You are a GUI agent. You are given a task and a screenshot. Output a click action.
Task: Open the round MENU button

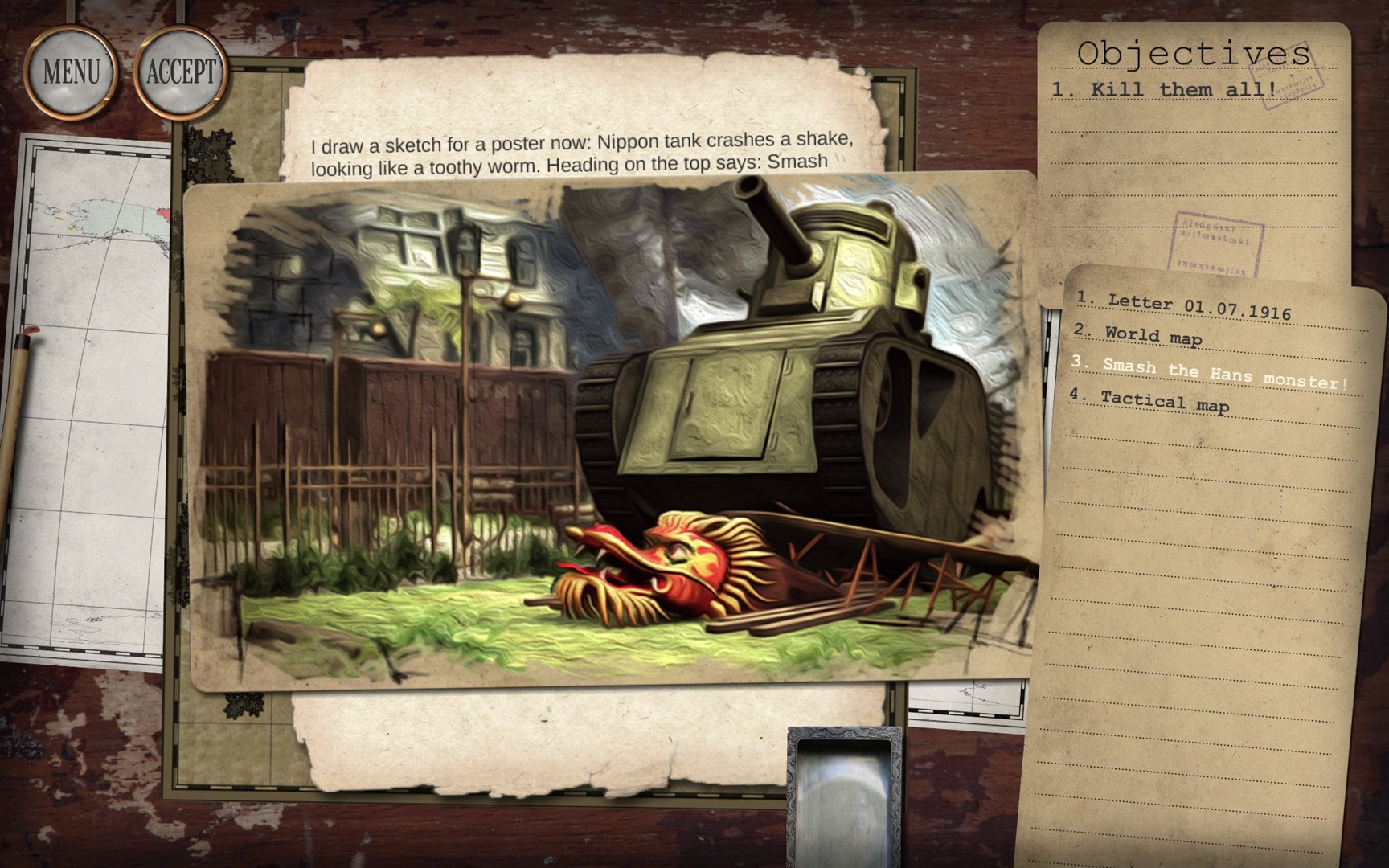click(71, 72)
